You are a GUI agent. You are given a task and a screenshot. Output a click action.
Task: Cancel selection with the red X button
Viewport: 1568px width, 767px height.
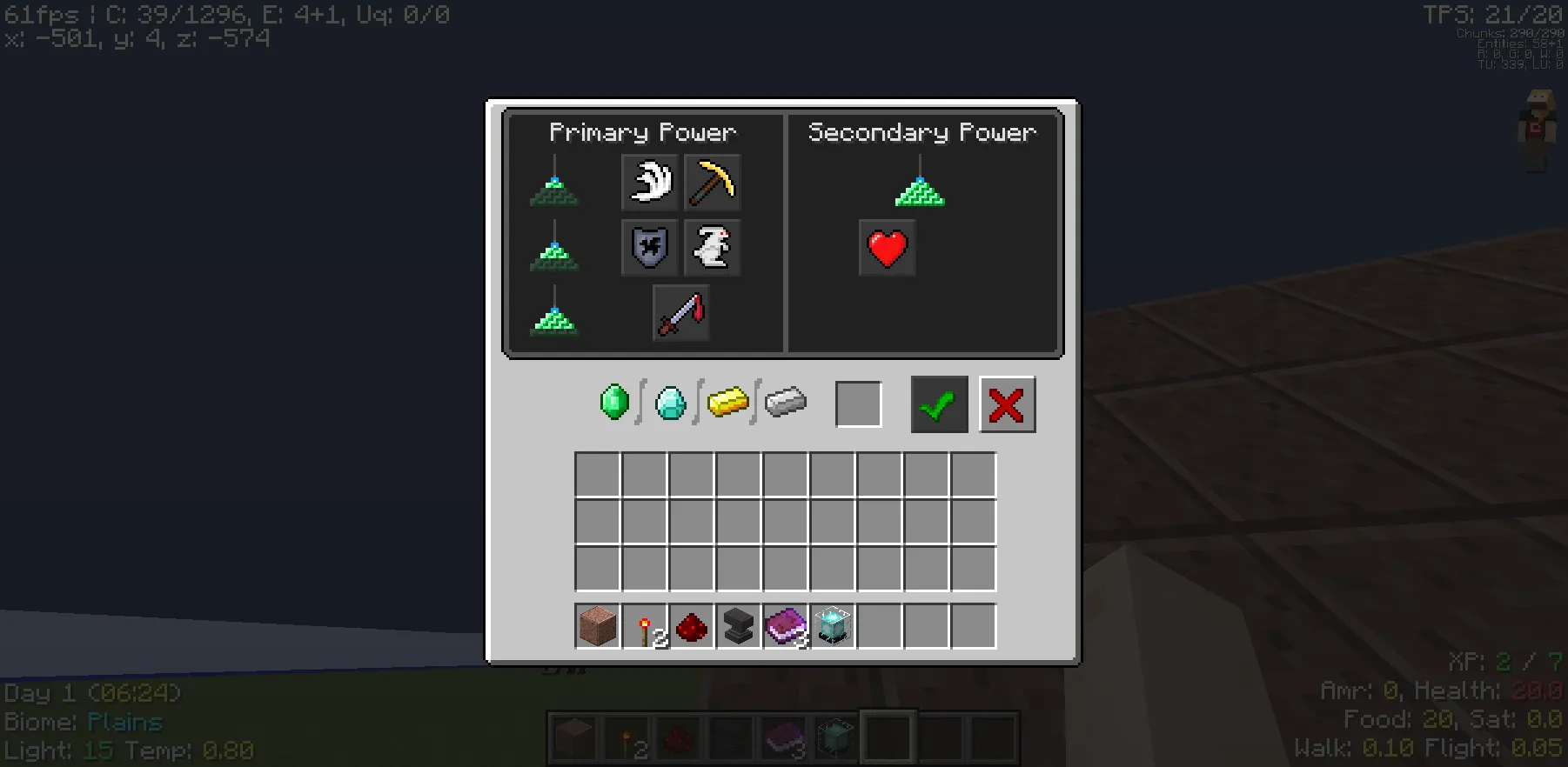(1007, 404)
